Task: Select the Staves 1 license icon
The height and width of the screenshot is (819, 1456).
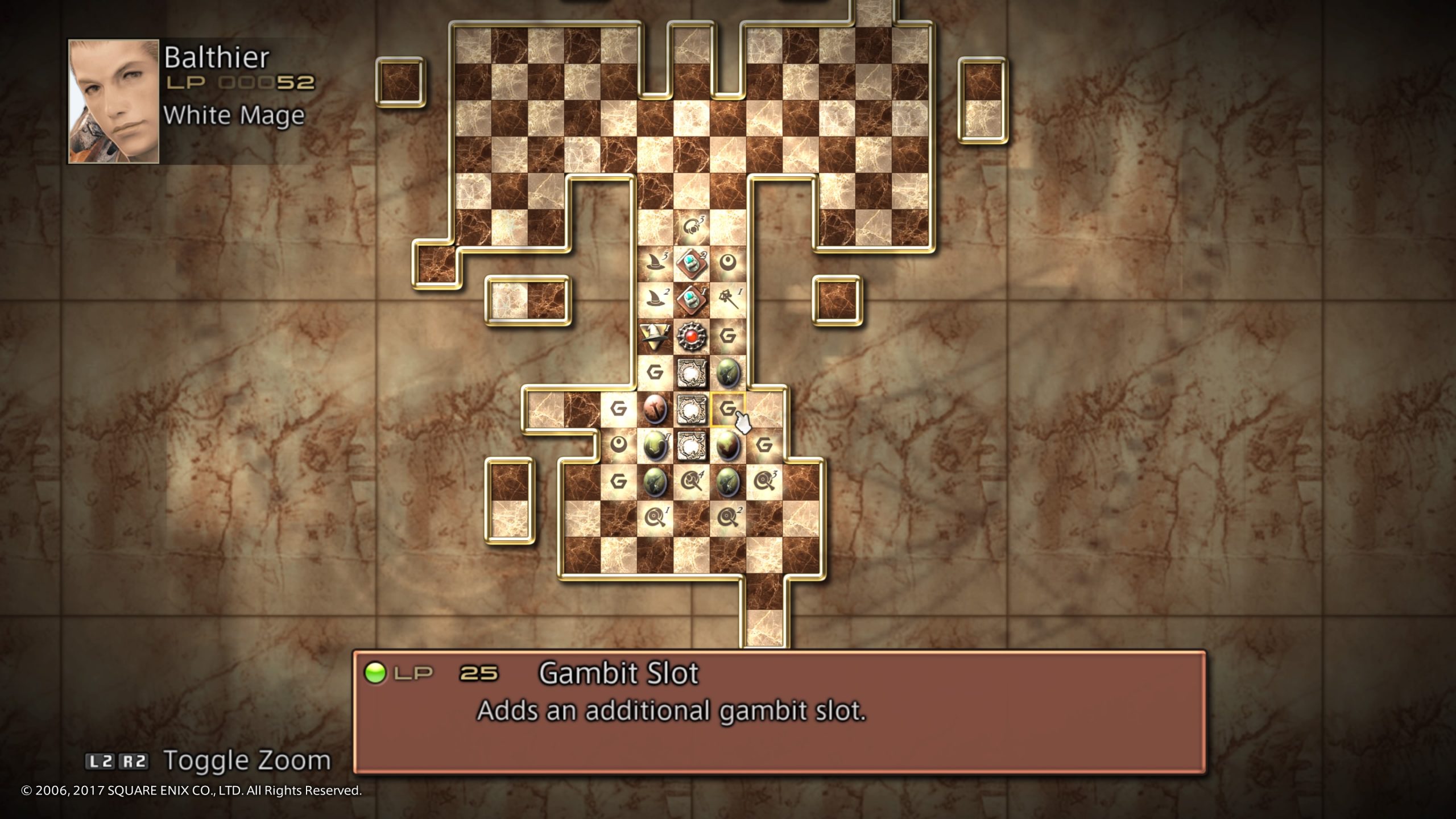Action: coord(730,301)
